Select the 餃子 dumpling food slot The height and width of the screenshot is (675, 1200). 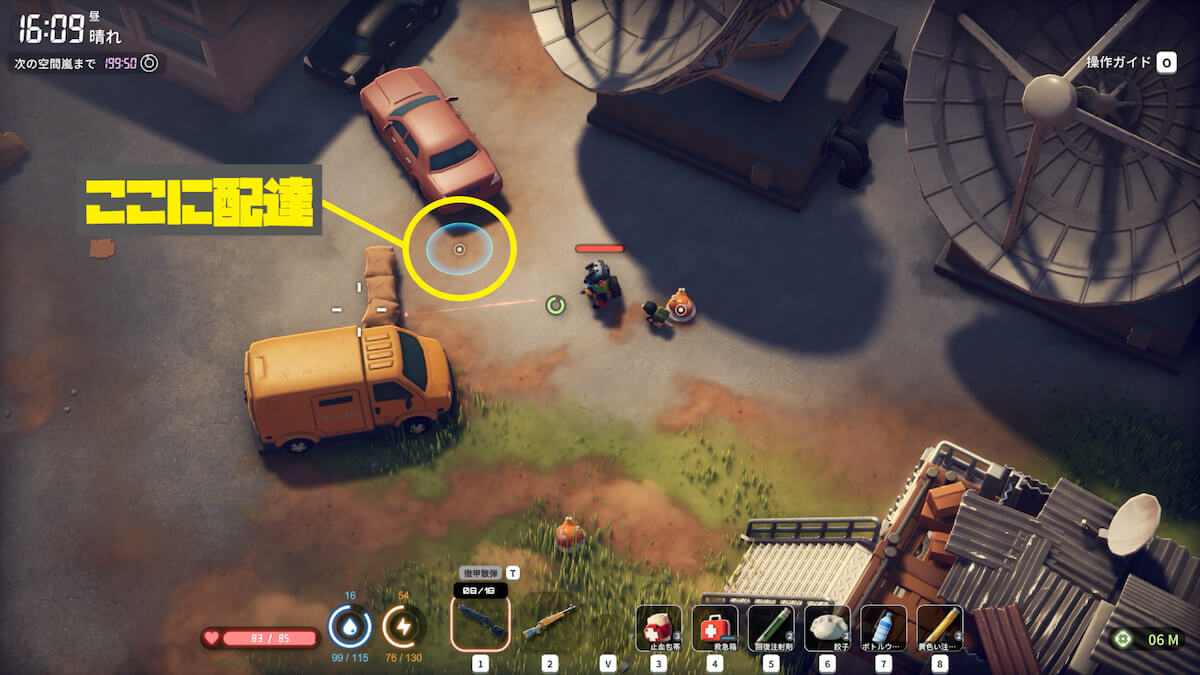pyautogui.click(x=827, y=628)
